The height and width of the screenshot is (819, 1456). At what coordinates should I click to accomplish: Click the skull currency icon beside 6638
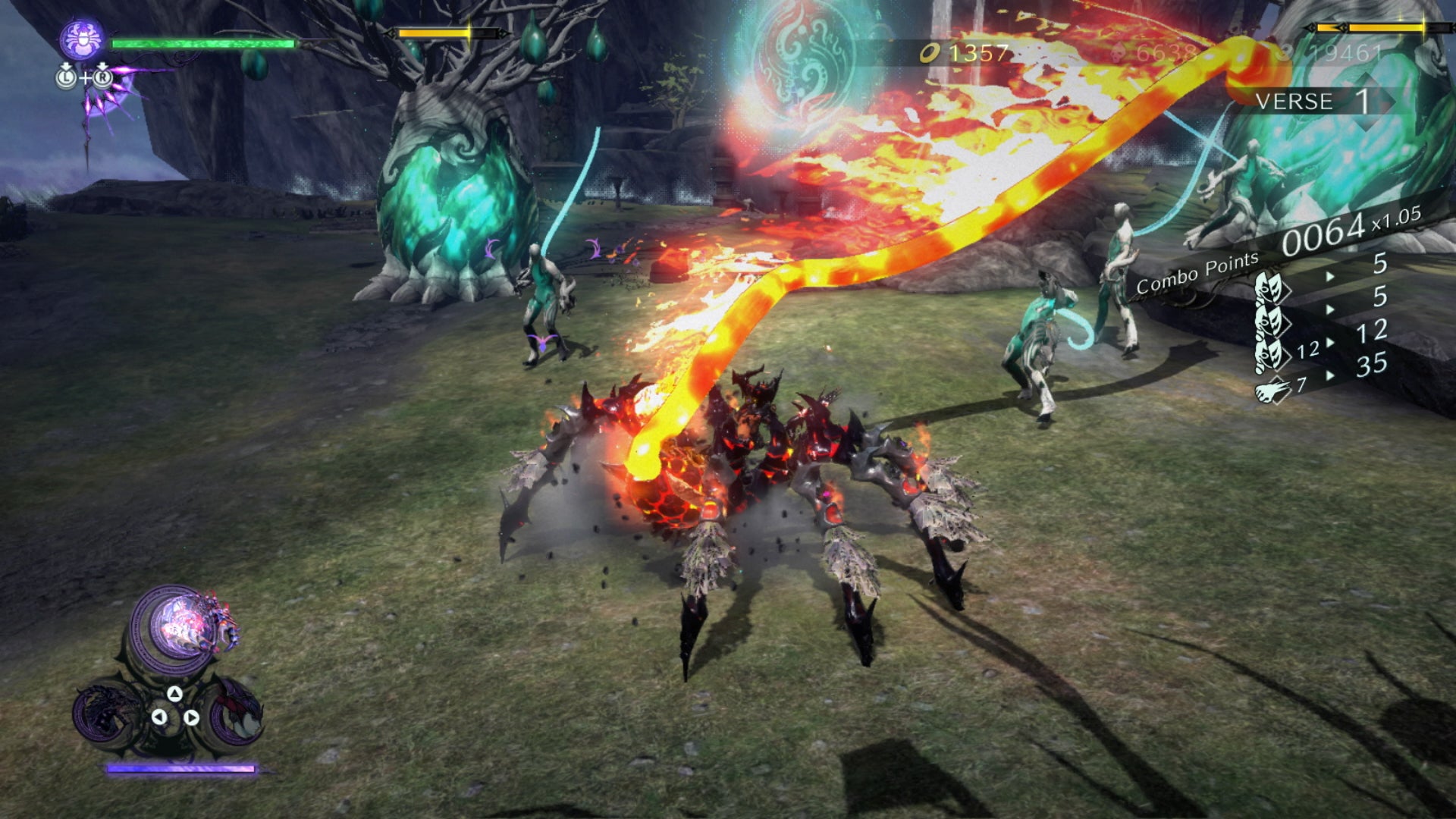[x=1118, y=53]
